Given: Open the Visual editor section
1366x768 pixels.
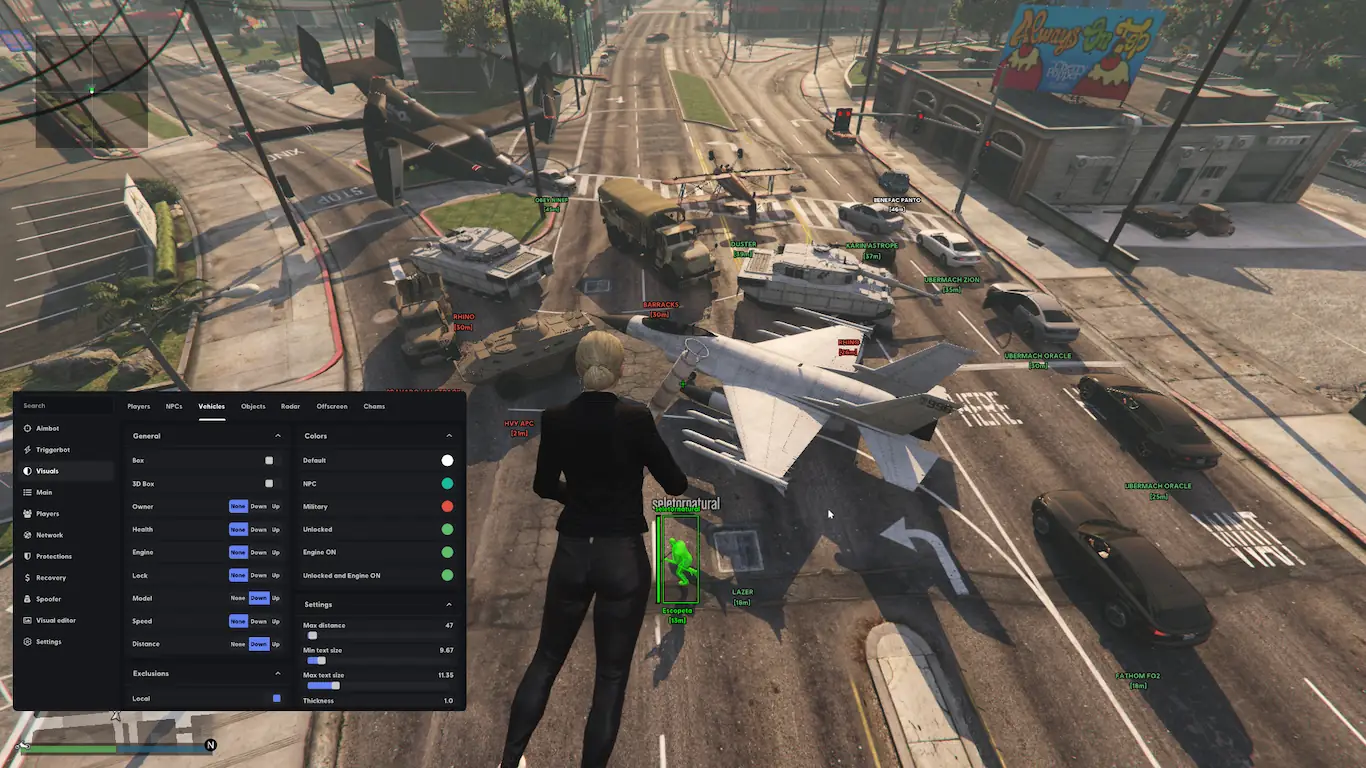Looking at the screenshot, I should [x=55, y=620].
